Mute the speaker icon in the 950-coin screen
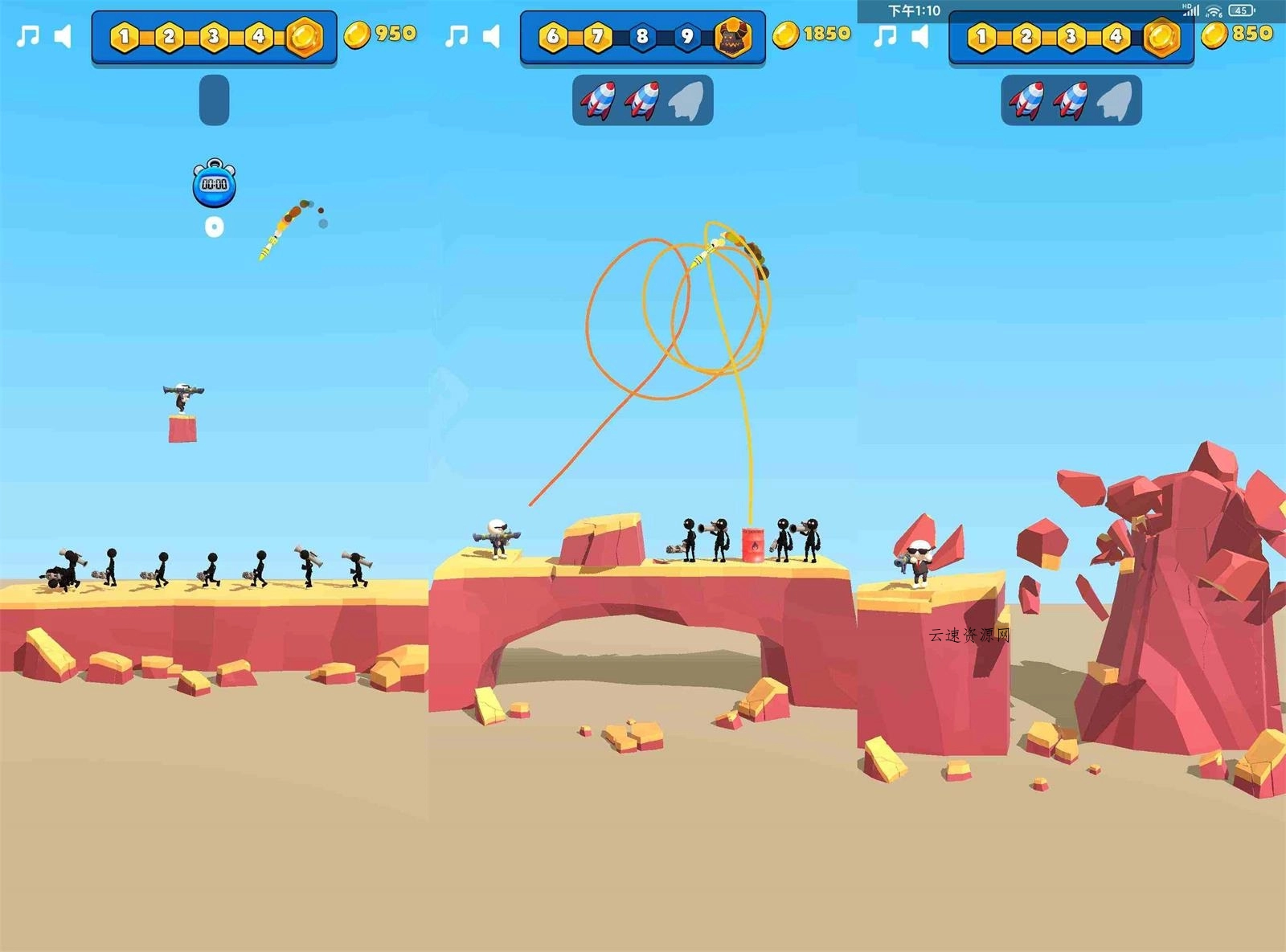The height and width of the screenshot is (952, 1286). tap(63, 36)
